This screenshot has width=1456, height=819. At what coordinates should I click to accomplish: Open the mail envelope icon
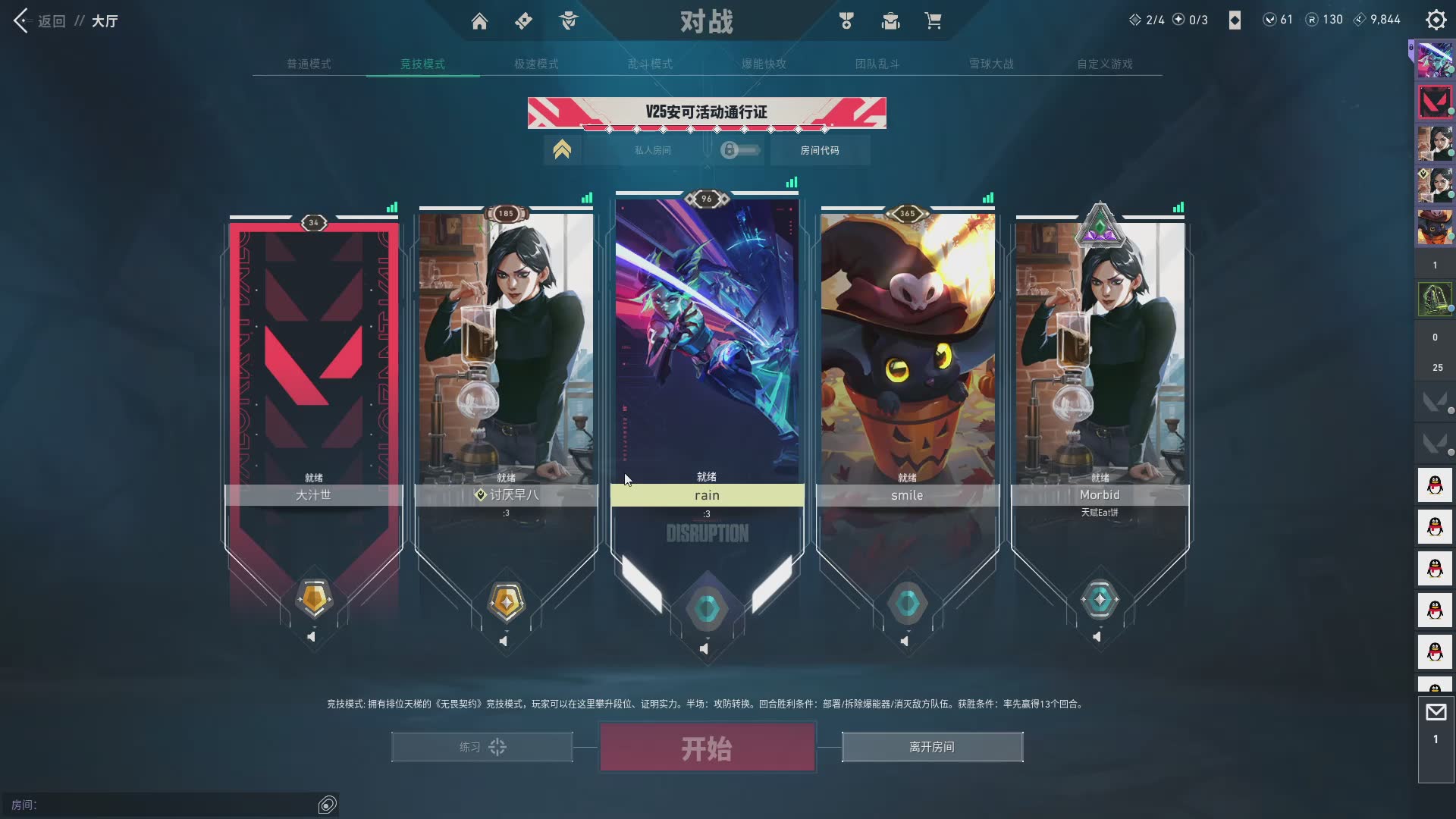[x=1436, y=712]
